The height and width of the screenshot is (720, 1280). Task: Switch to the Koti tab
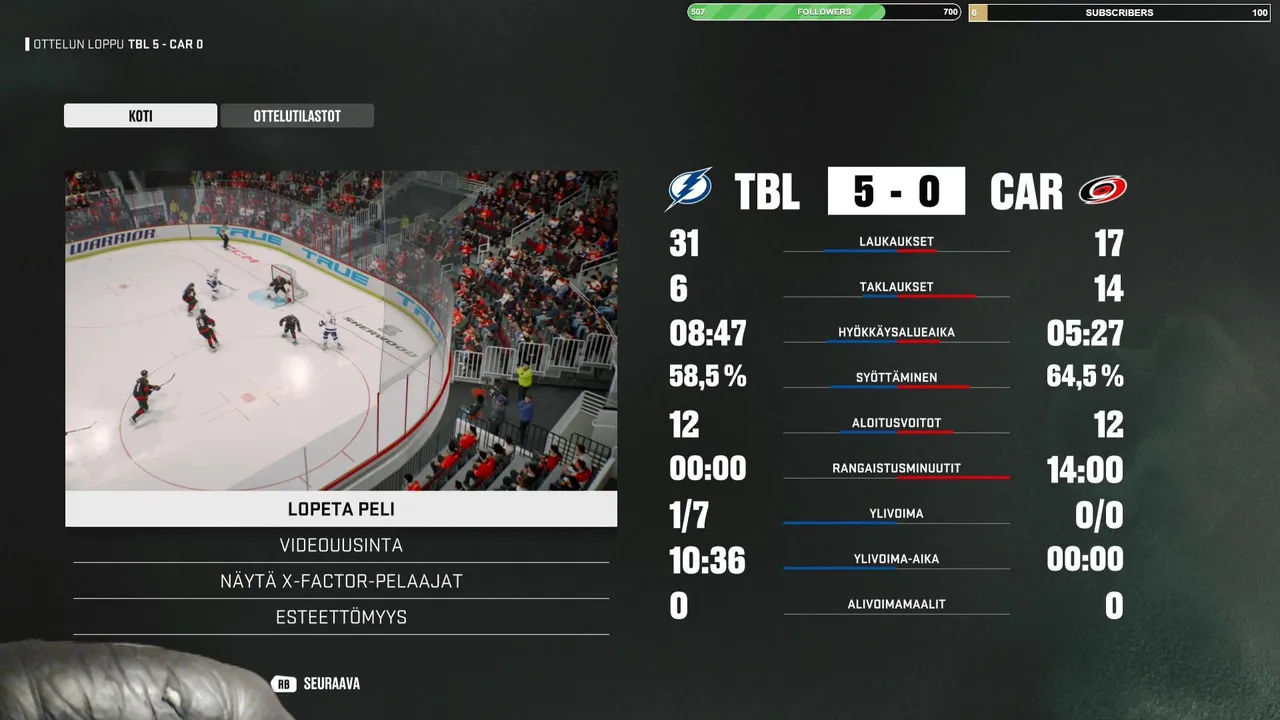pyautogui.click(x=140, y=116)
